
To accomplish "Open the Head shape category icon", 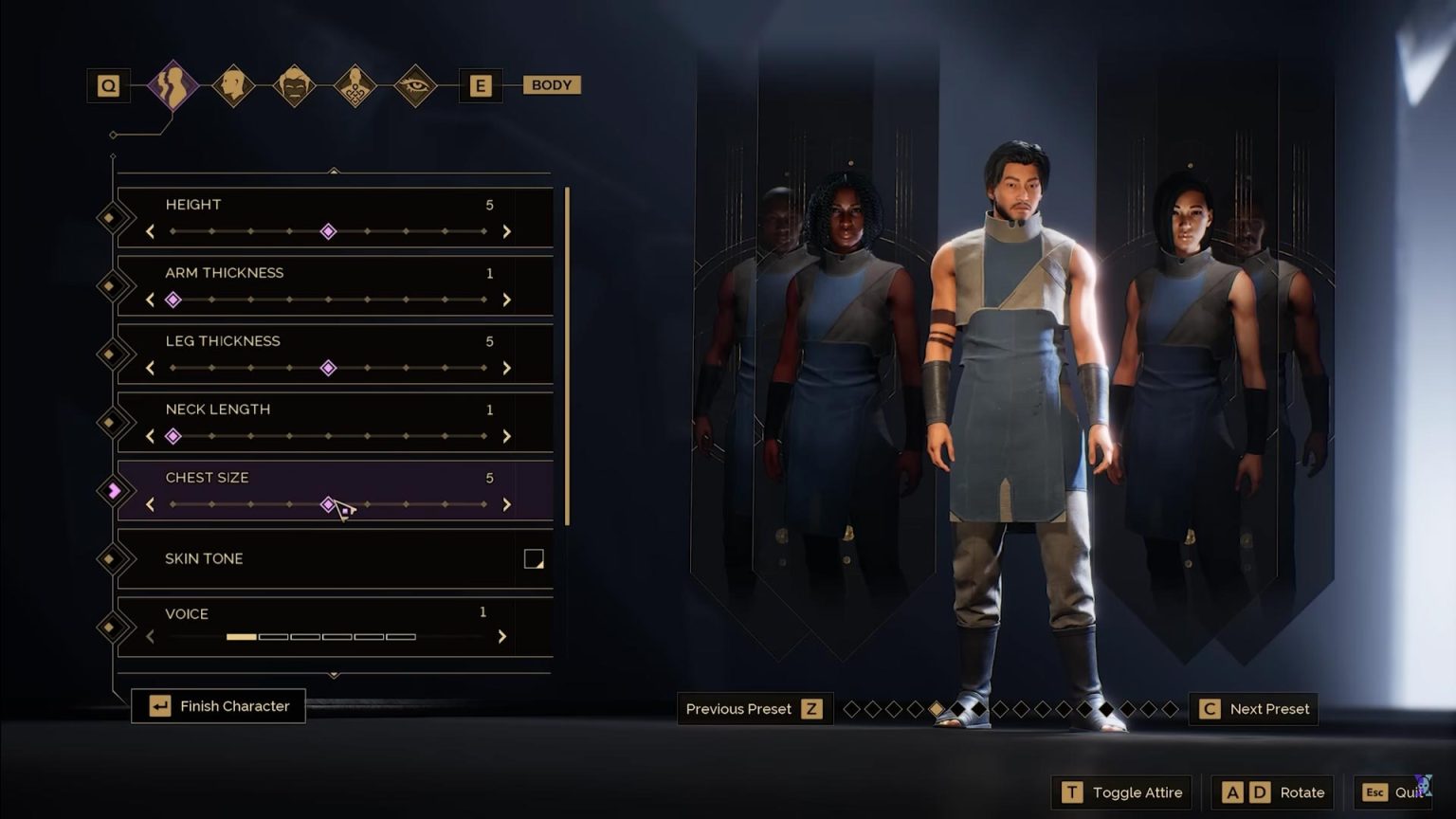I will tap(234, 84).
